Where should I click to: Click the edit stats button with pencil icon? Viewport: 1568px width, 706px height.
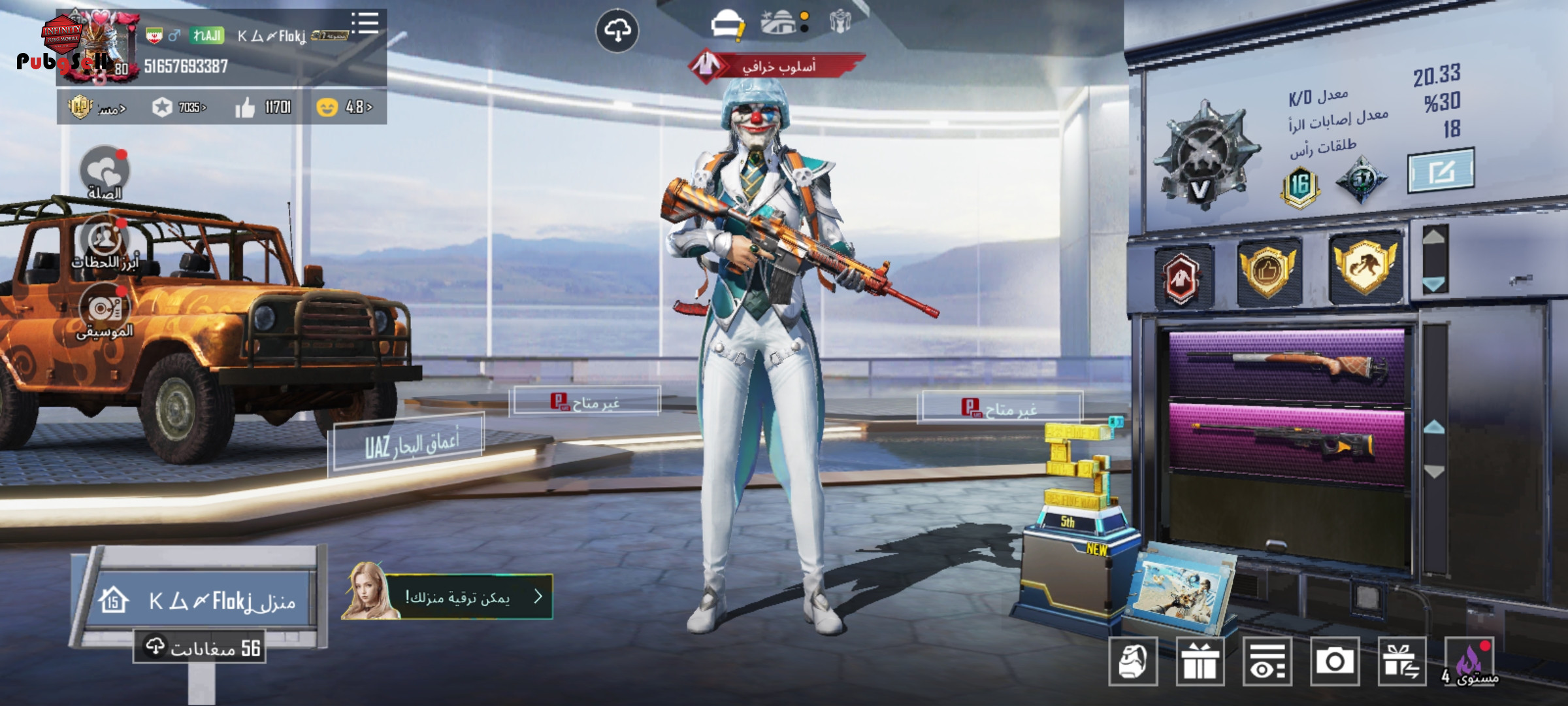pos(1440,171)
